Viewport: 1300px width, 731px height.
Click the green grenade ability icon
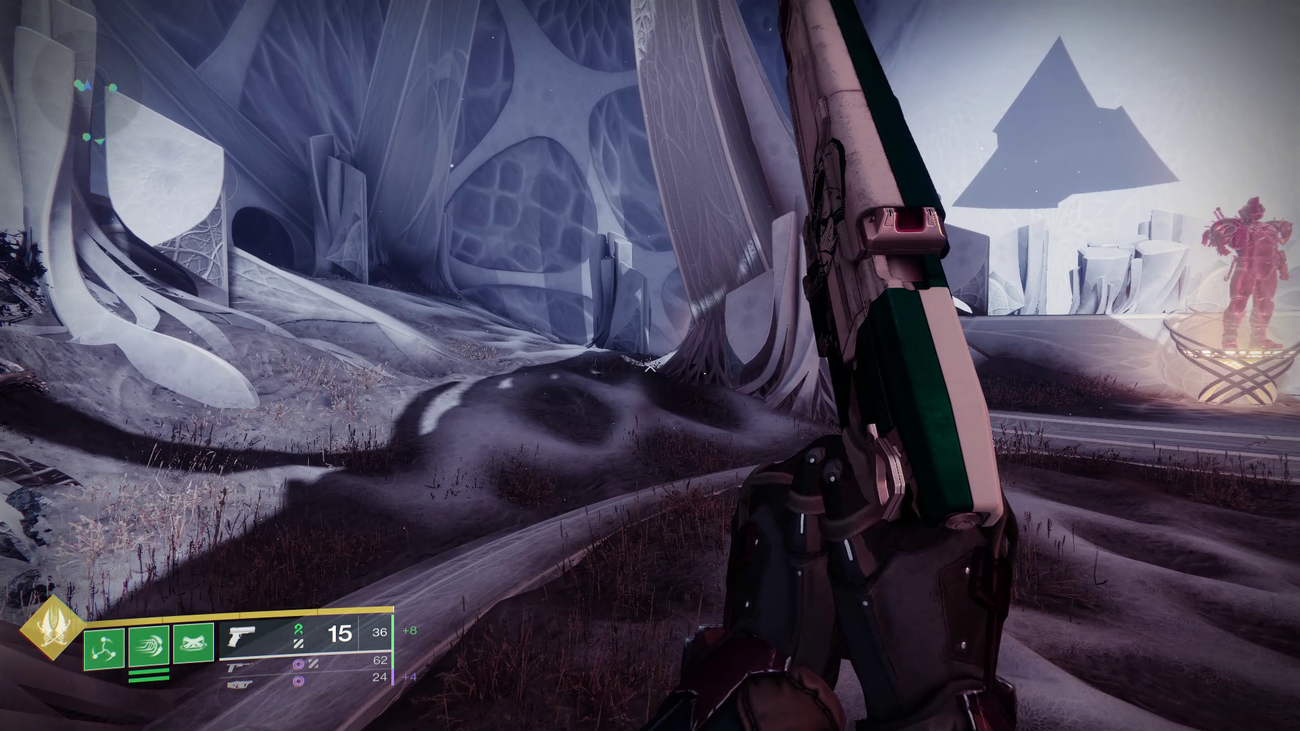(x=105, y=646)
